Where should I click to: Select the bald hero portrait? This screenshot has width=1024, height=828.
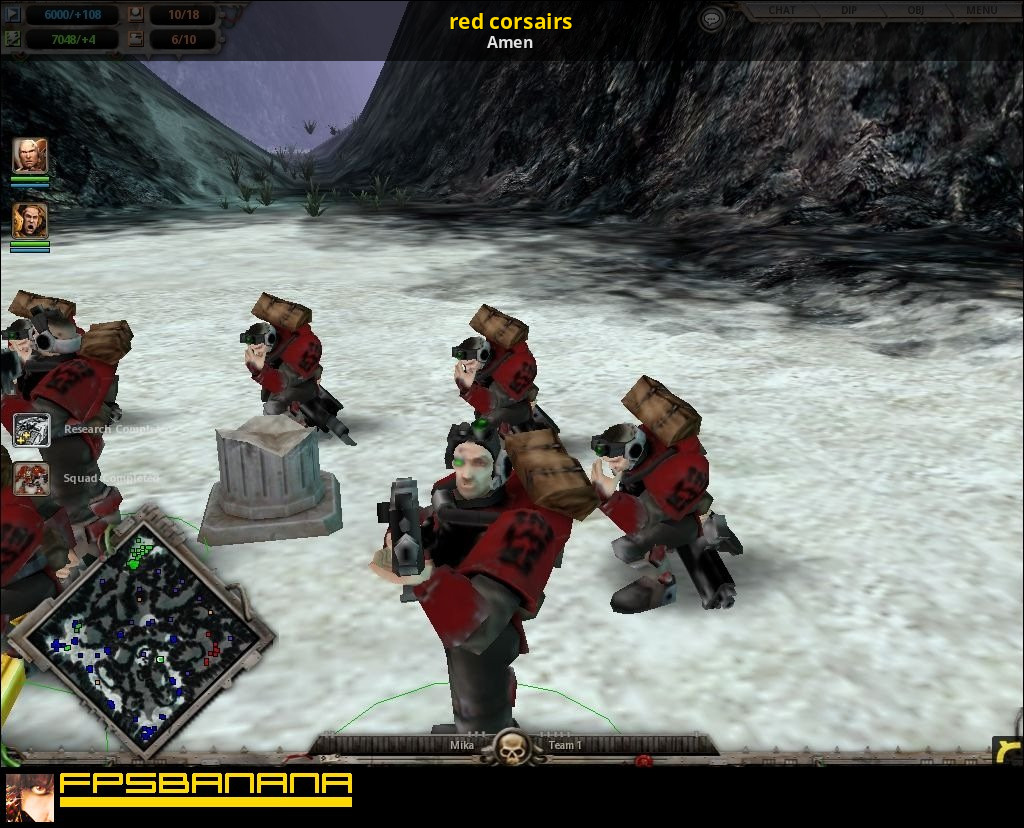[30, 156]
